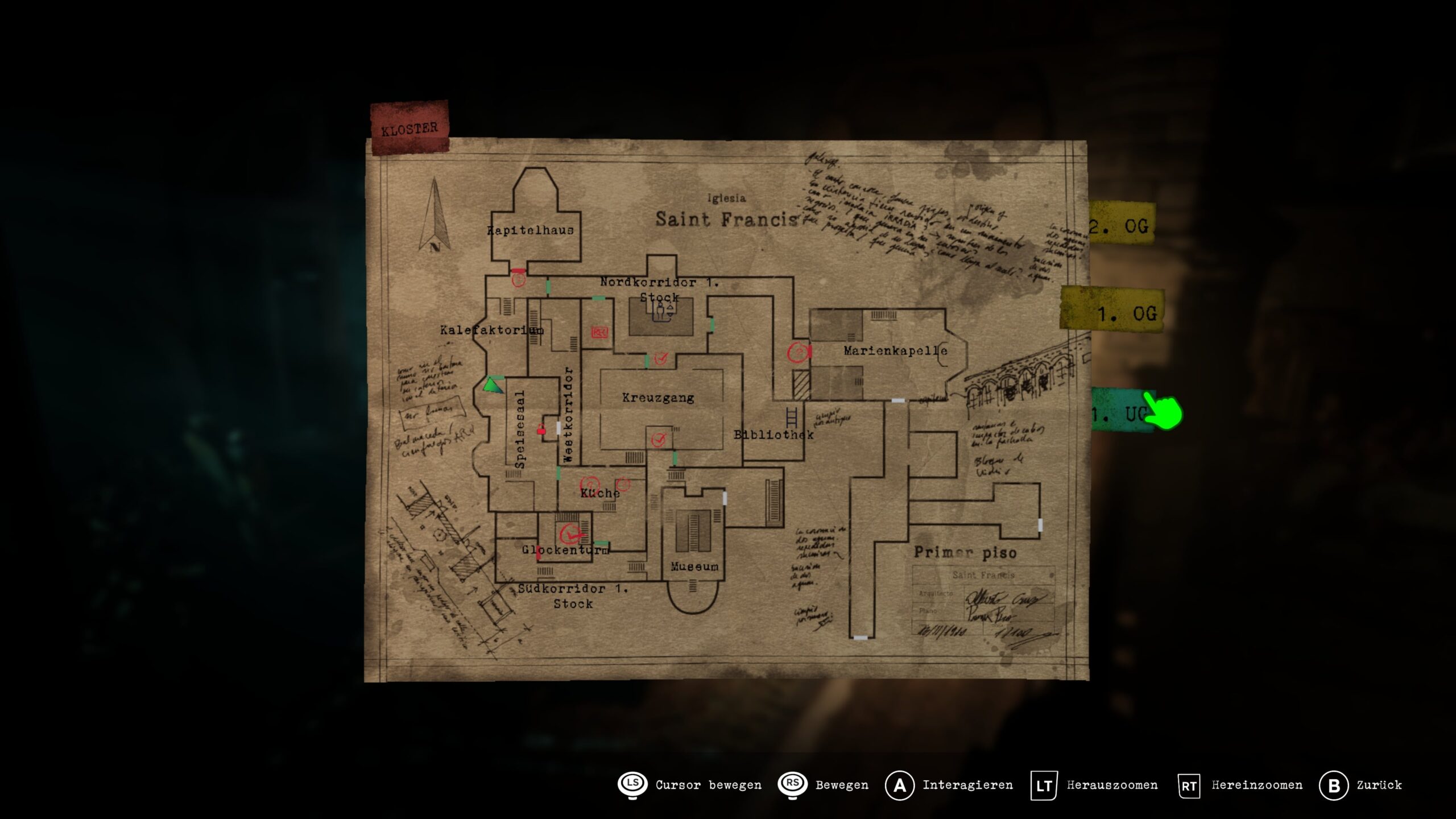
Task: Click the red circled question mark by Marienkapelle
Action: pyautogui.click(x=798, y=353)
